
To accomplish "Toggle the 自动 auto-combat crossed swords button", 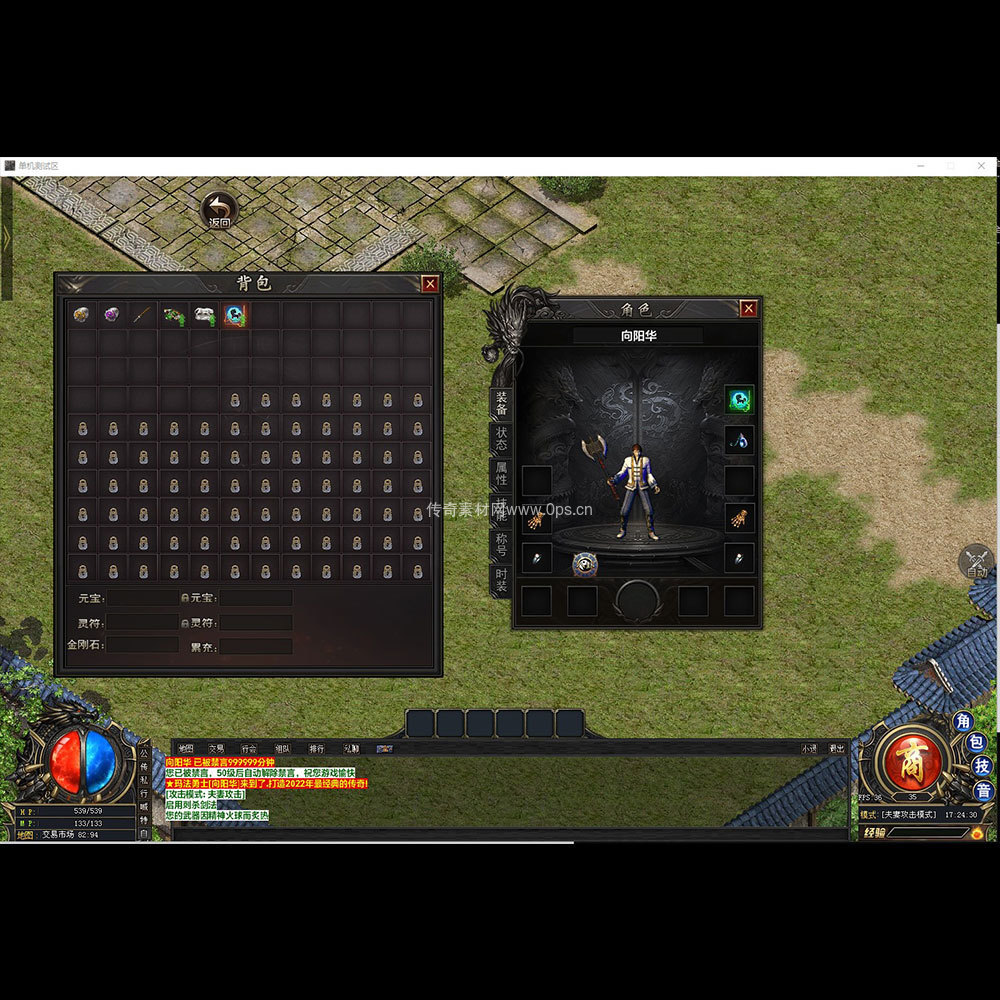I will (x=978, y=562).
